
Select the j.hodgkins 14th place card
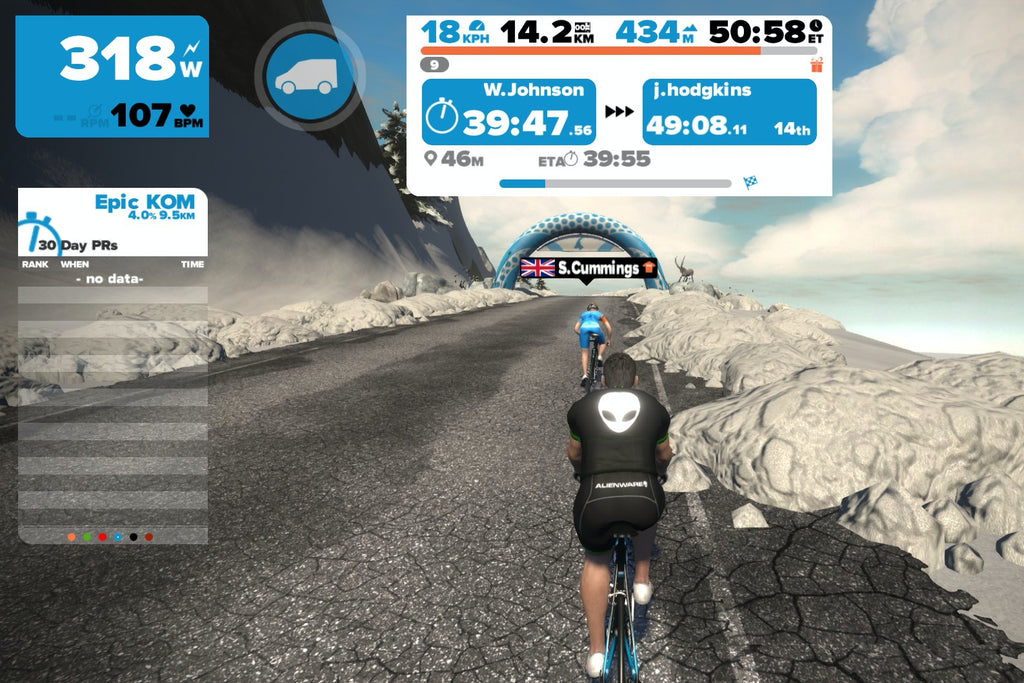[x=729, y=112]
